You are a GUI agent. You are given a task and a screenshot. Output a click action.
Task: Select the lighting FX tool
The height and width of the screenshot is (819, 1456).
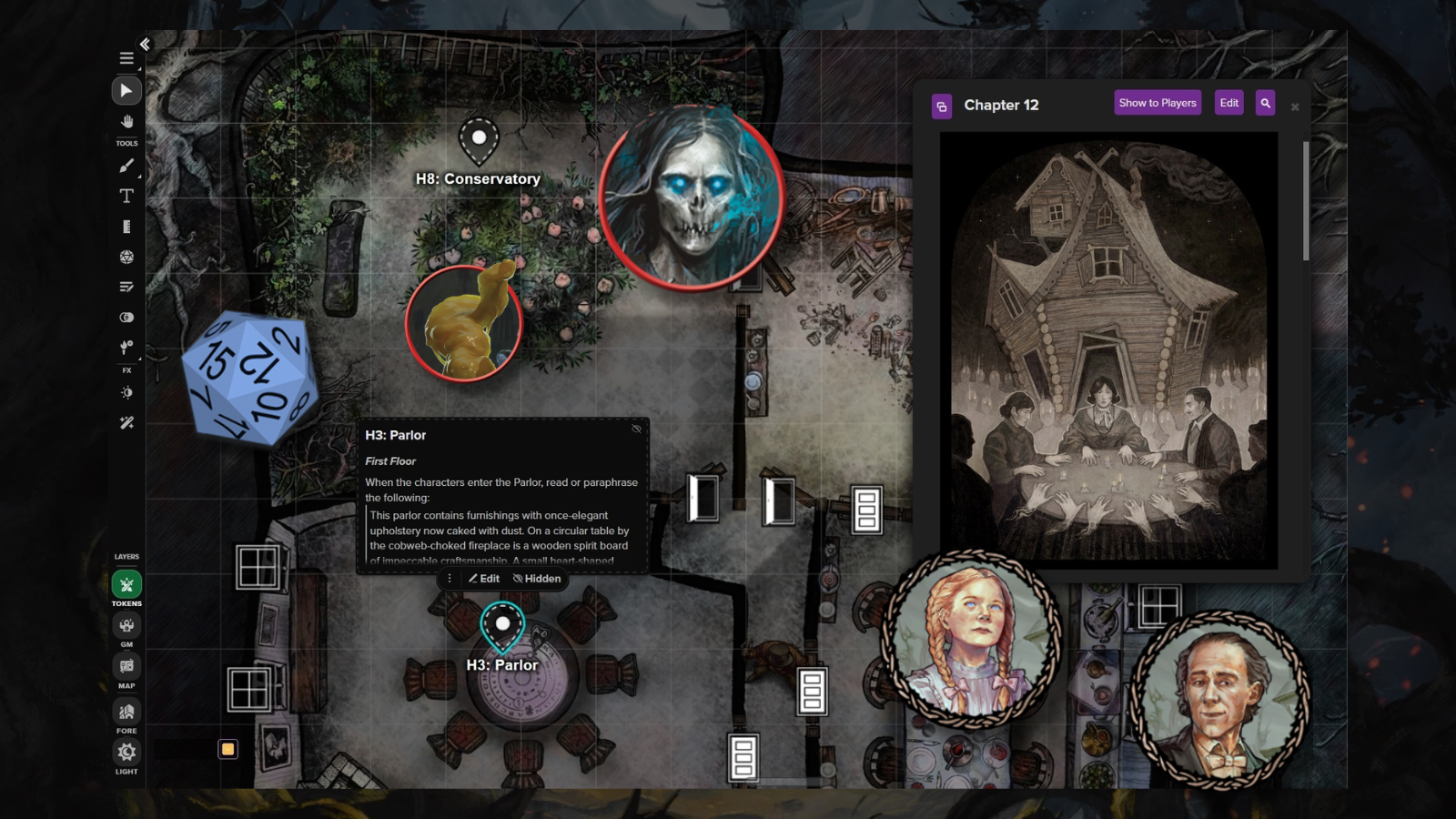pos(126,392)
